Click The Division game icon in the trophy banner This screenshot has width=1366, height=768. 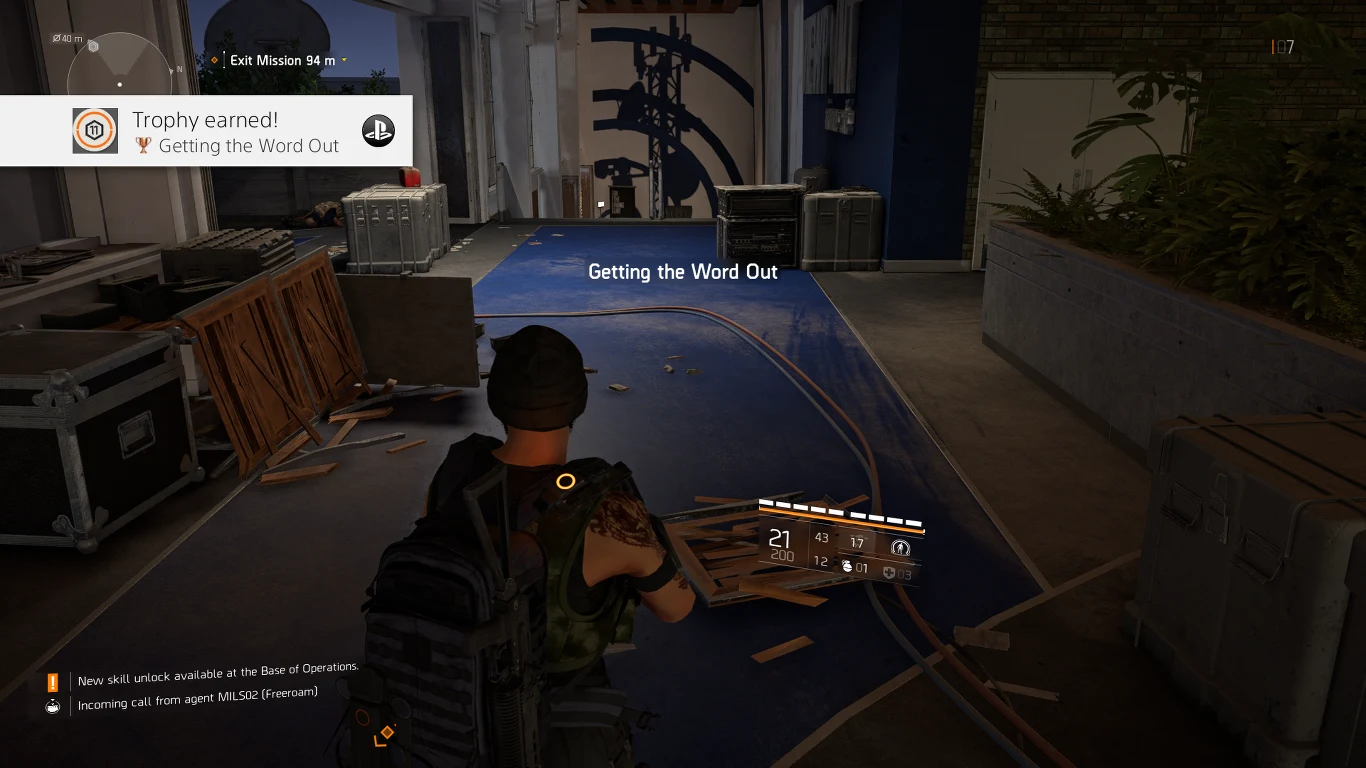95,130
